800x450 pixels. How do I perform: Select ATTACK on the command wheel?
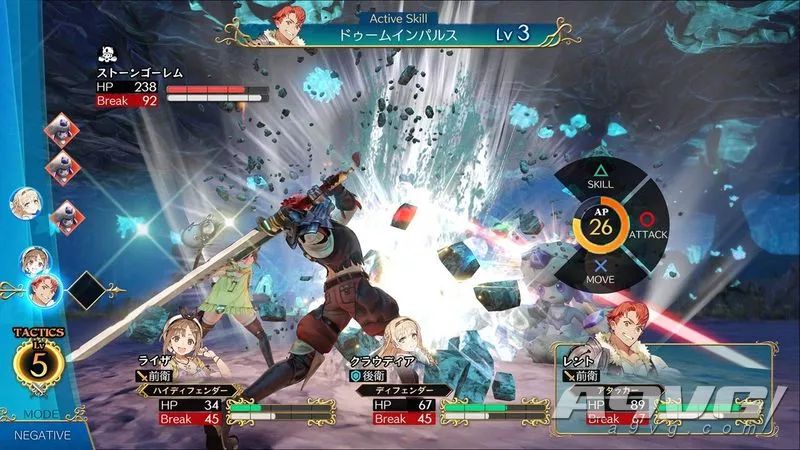pos(648,224)
